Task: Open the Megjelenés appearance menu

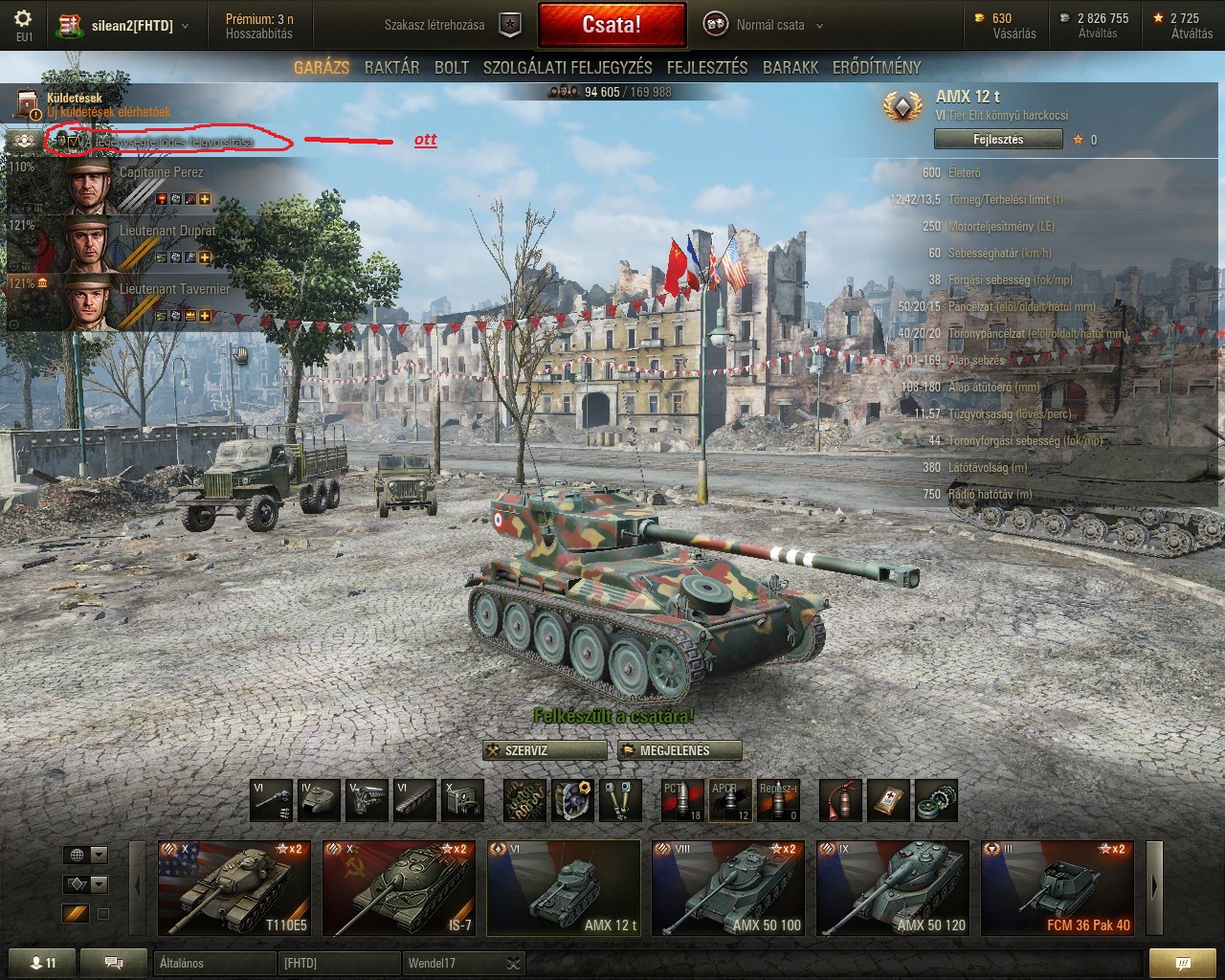Action: [x=679, y=750]
